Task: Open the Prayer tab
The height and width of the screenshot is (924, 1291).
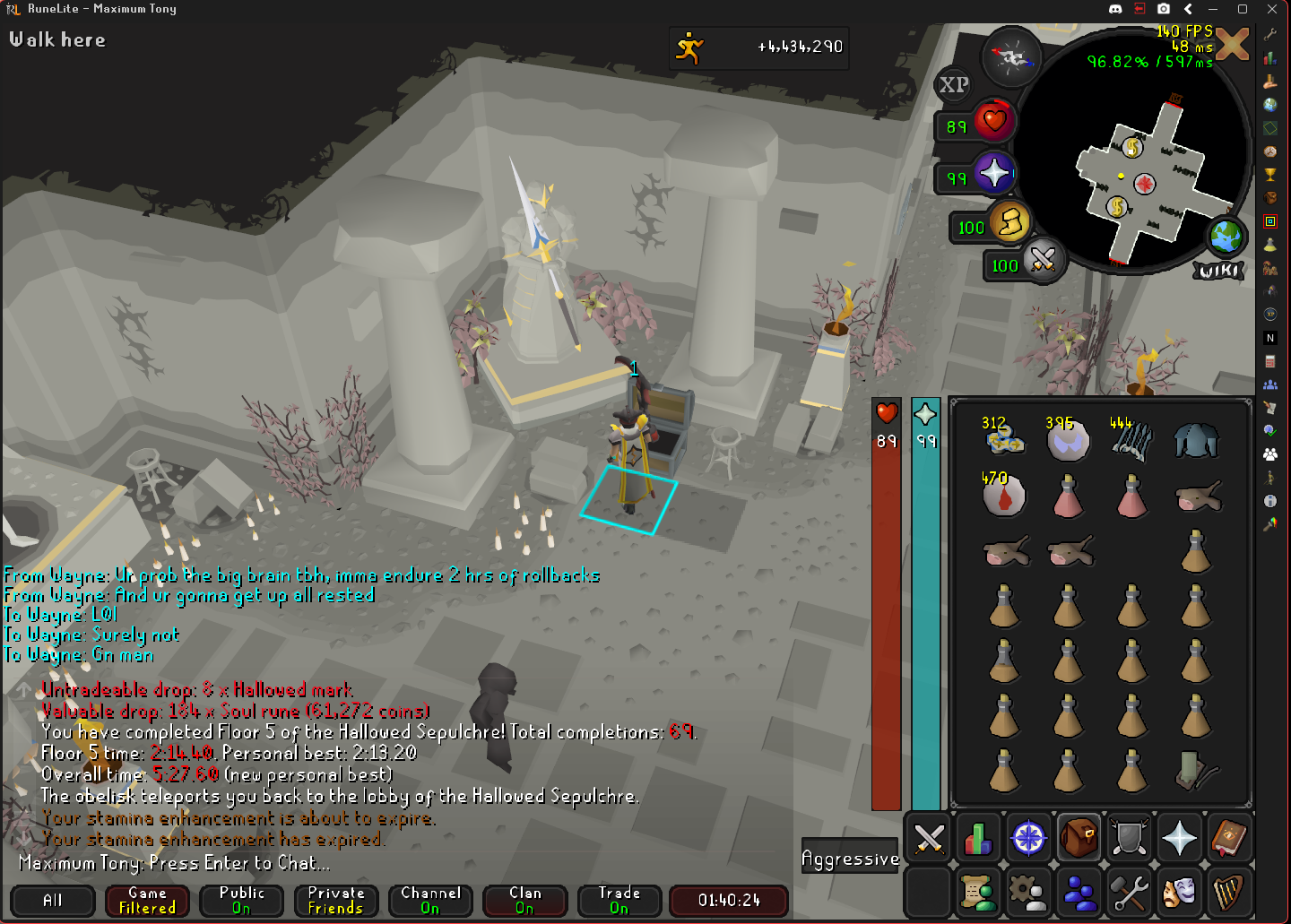Action: click(1179, 839)
